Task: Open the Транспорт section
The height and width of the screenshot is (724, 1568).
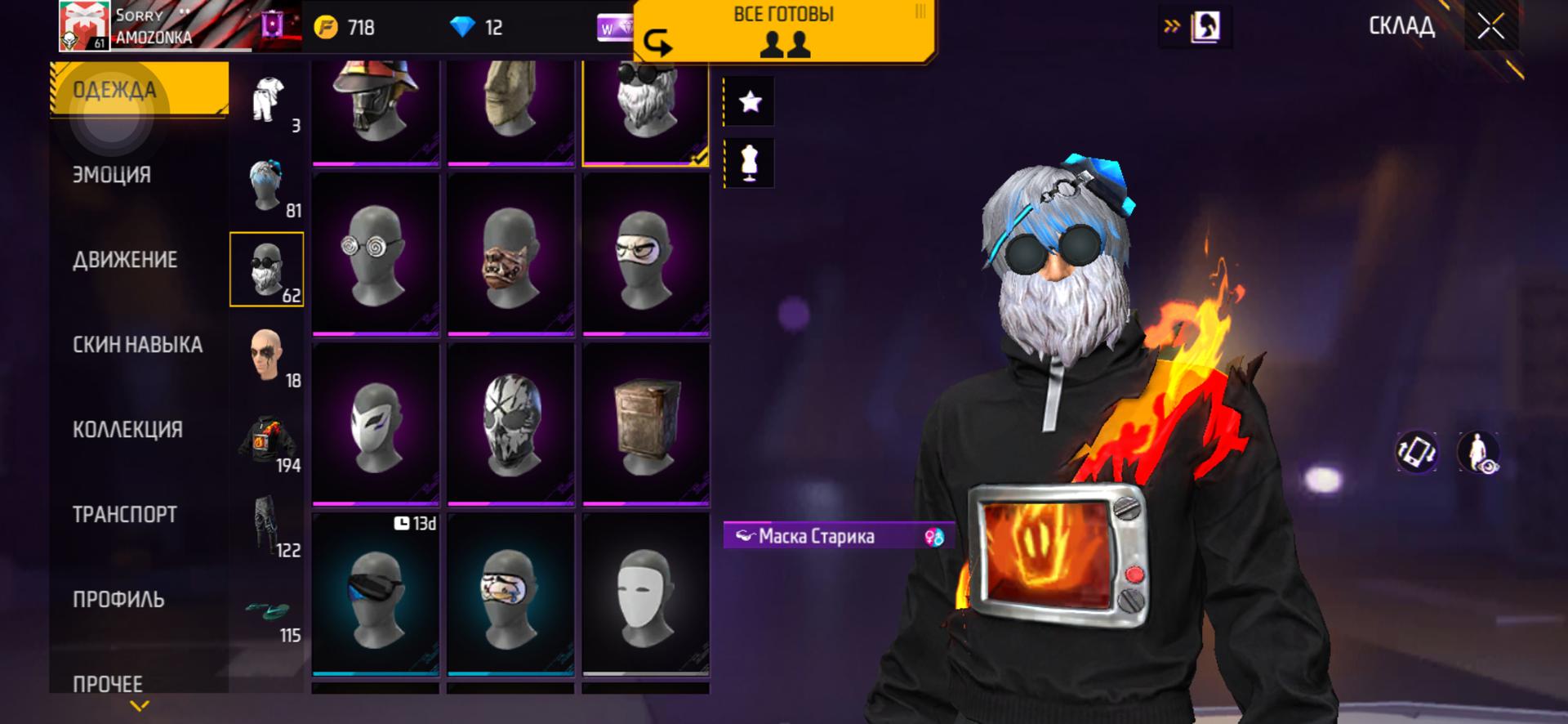Action: click(125, 515)
